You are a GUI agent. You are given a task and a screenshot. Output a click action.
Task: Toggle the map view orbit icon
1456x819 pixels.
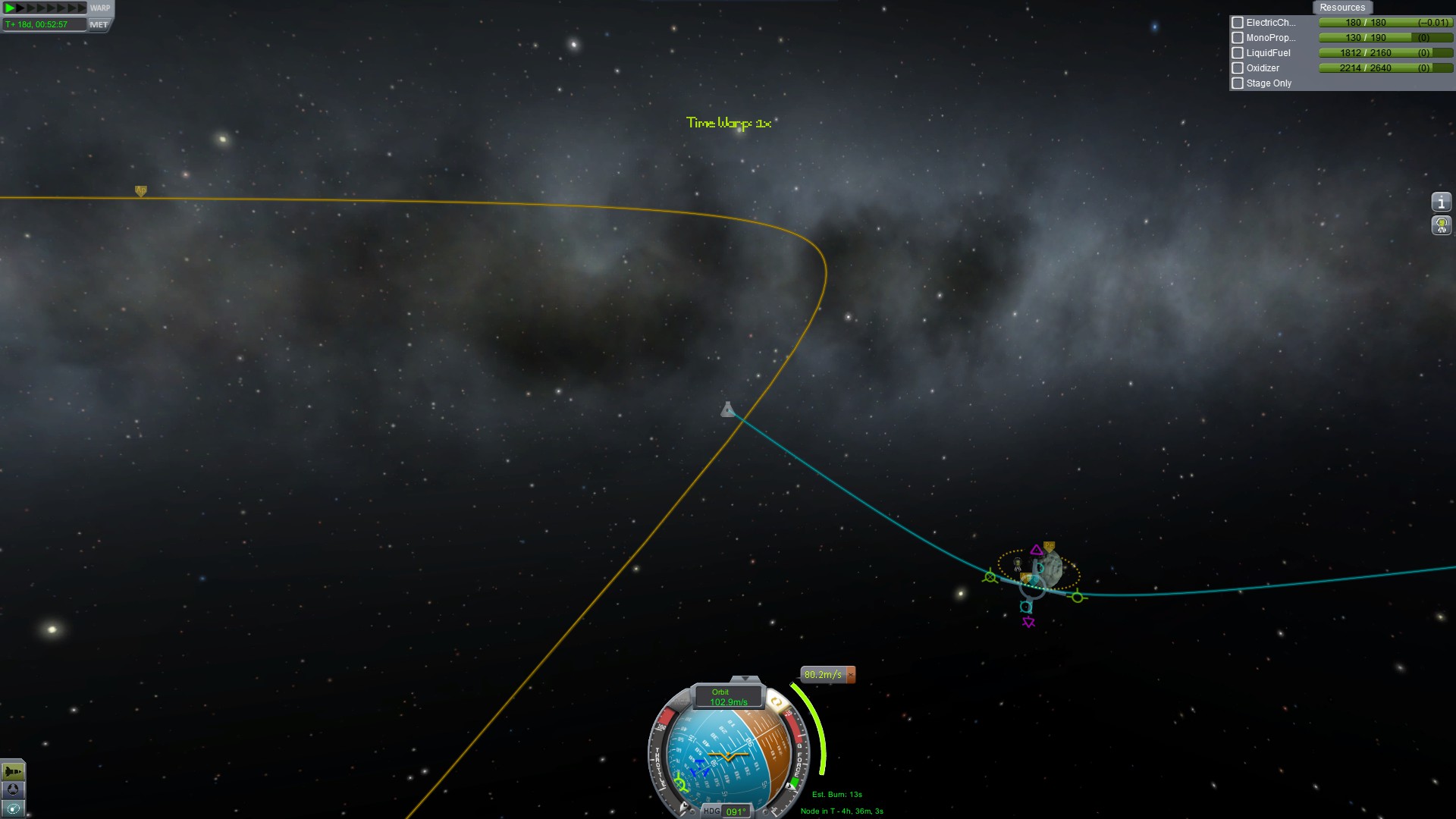point(13,809)
